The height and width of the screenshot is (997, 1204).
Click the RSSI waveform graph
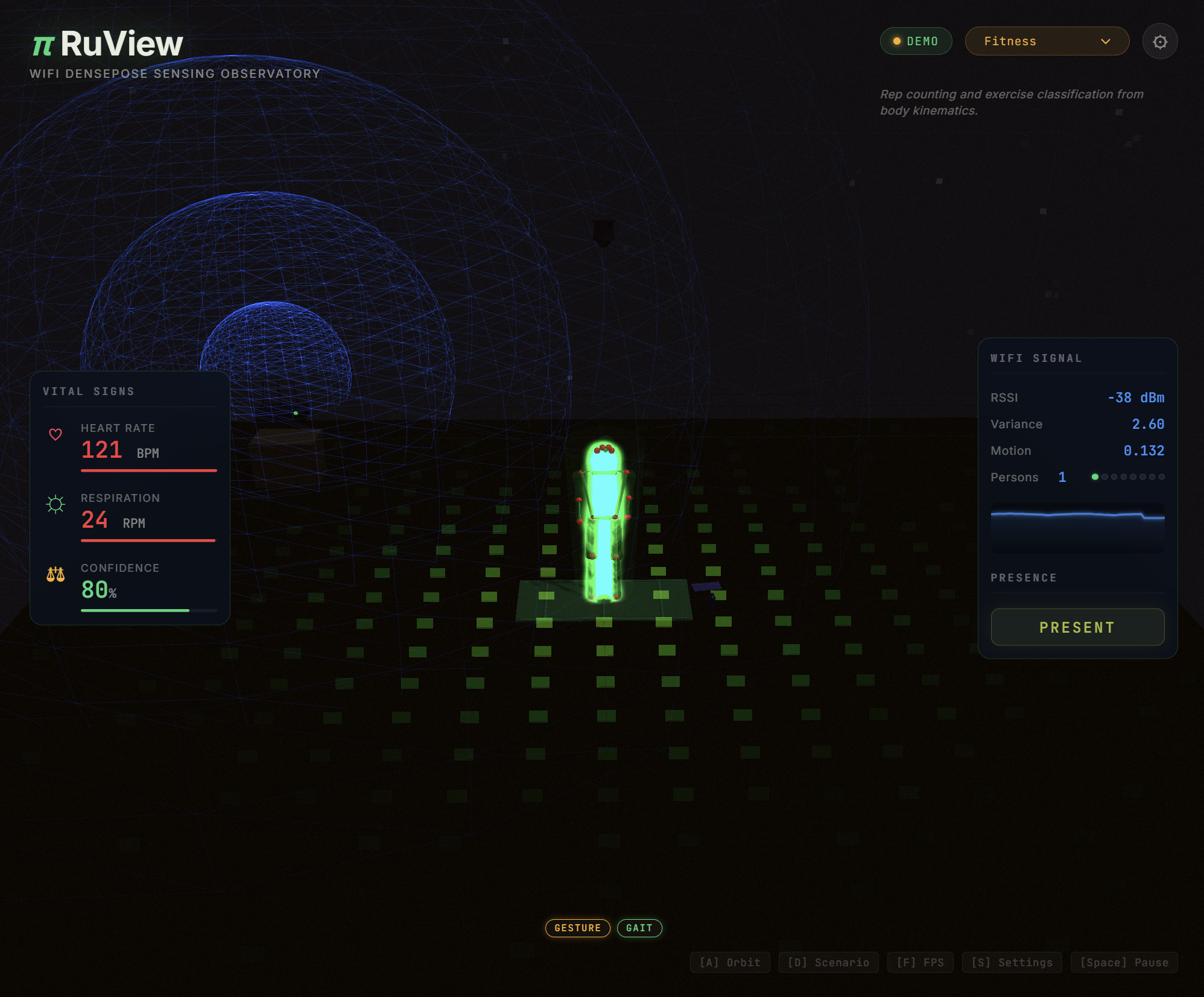tap(1077, 526)
